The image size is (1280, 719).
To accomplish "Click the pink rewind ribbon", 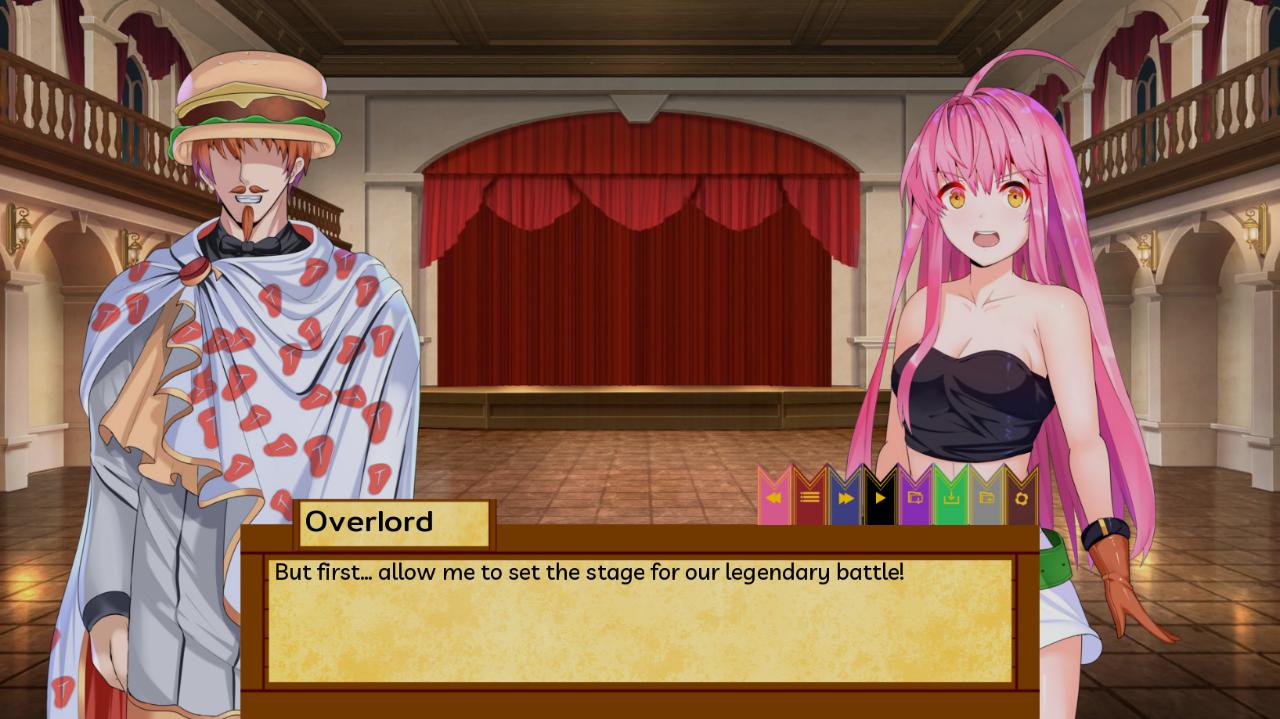I will coord(774,497).
